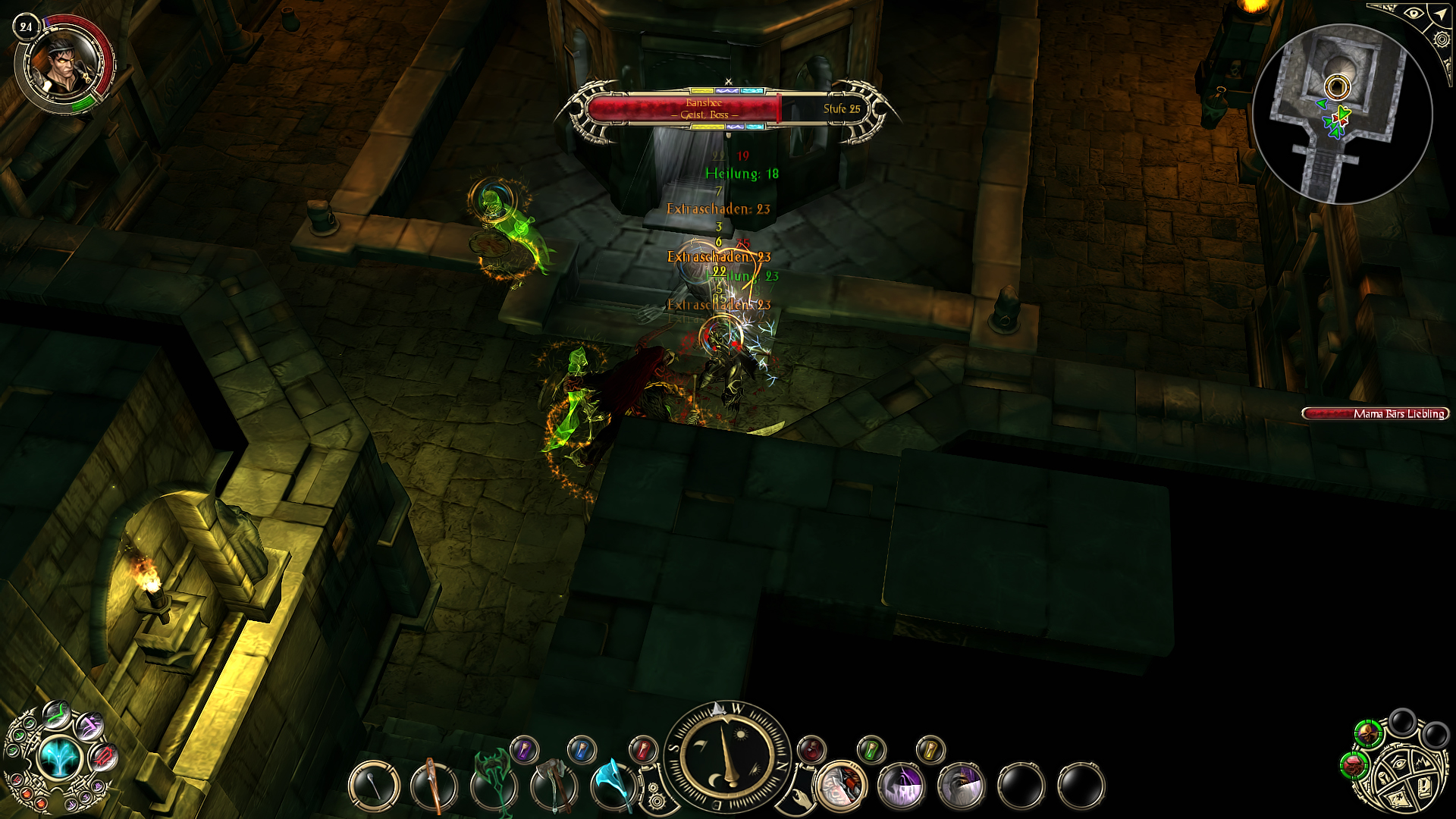
Task: Drink the red health potion left of compass
Action: pos(643,749)
